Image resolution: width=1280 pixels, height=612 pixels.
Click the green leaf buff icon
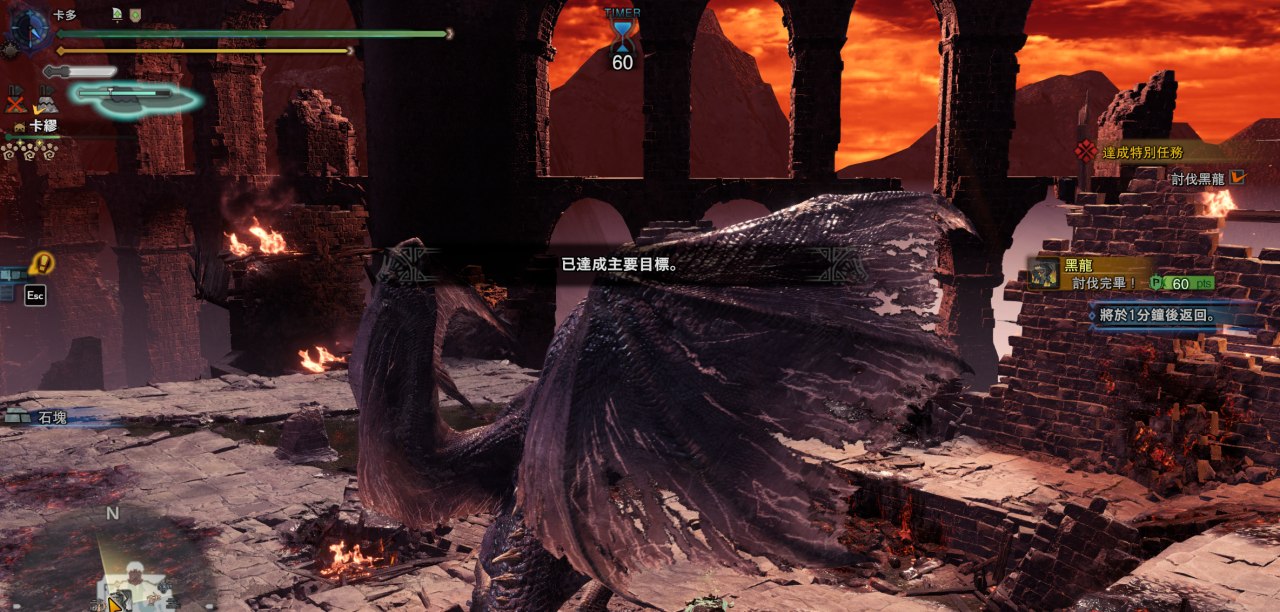[x=117, y=14]
